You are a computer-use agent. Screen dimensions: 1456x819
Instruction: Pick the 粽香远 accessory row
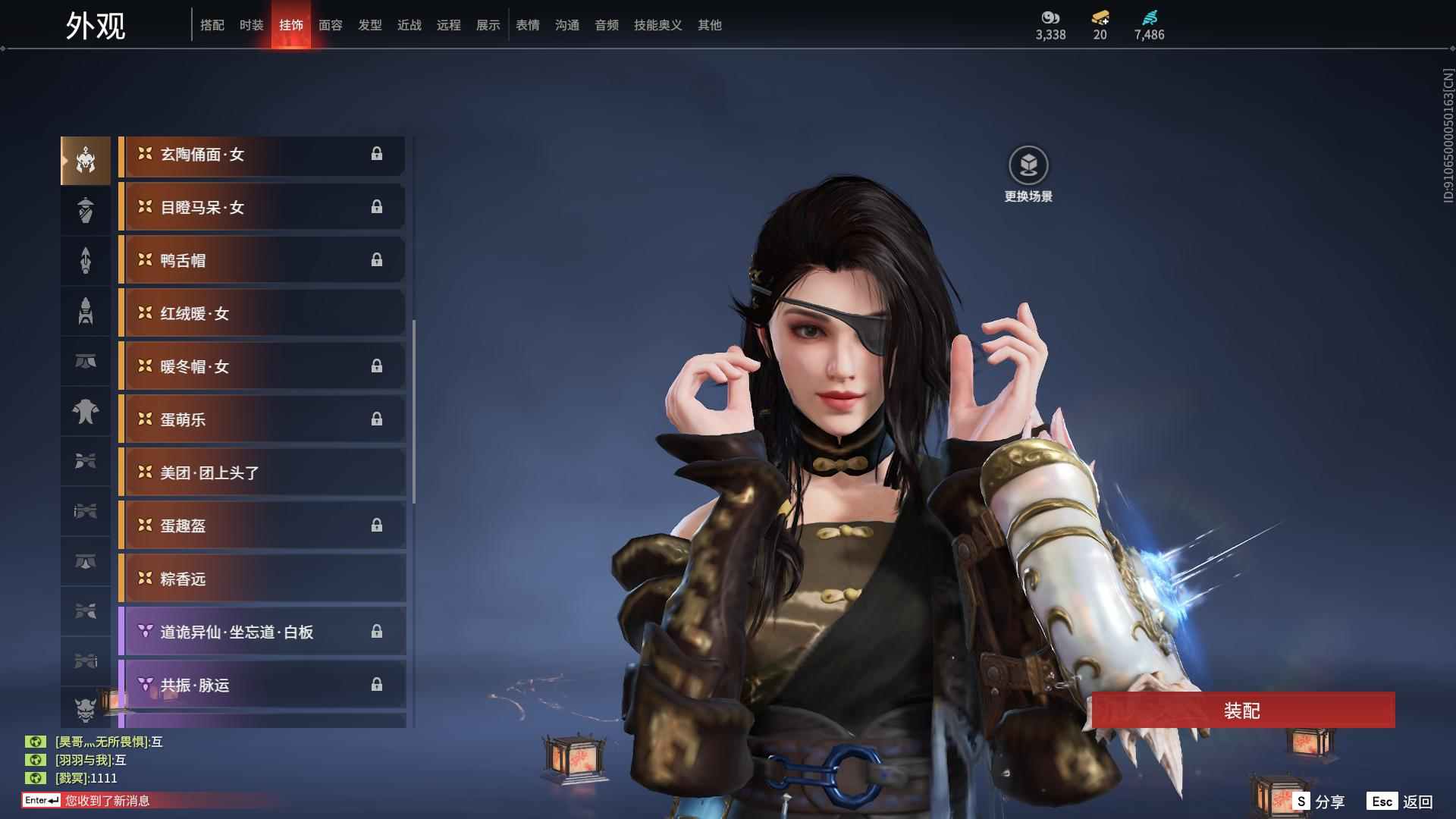(262, 579)
